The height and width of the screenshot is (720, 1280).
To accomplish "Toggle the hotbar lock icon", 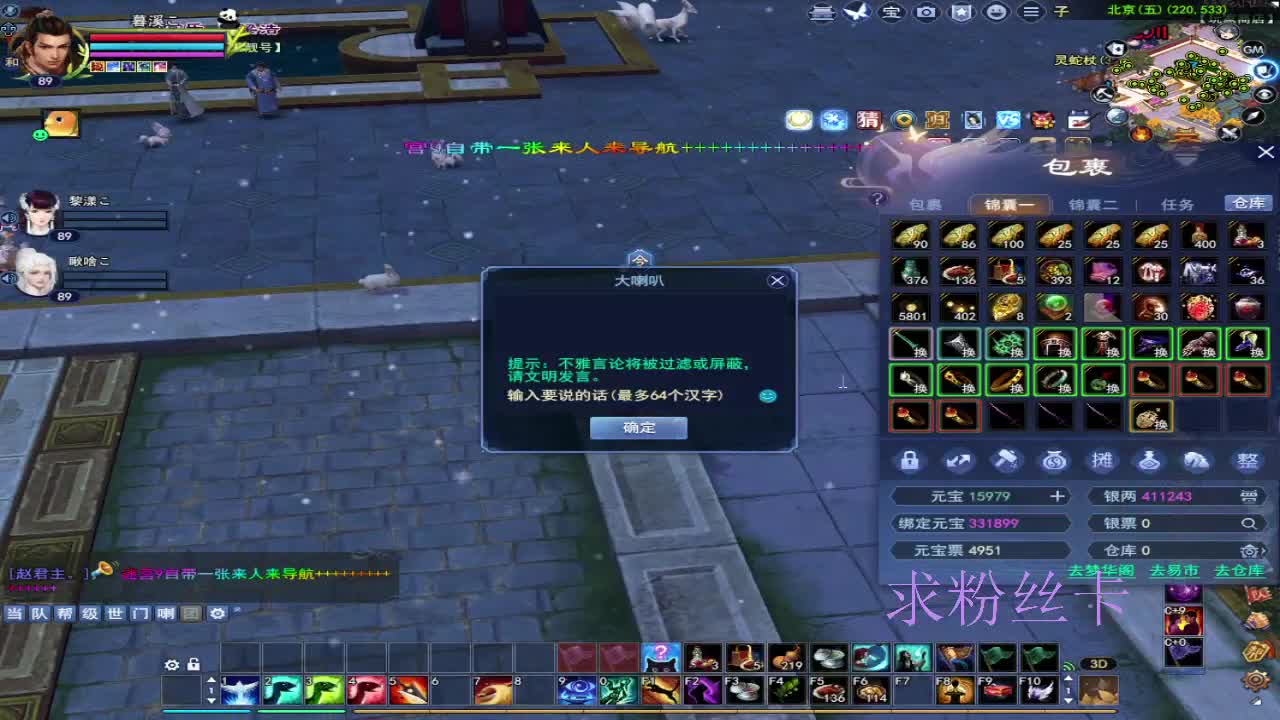I will [x=193, y=665].
